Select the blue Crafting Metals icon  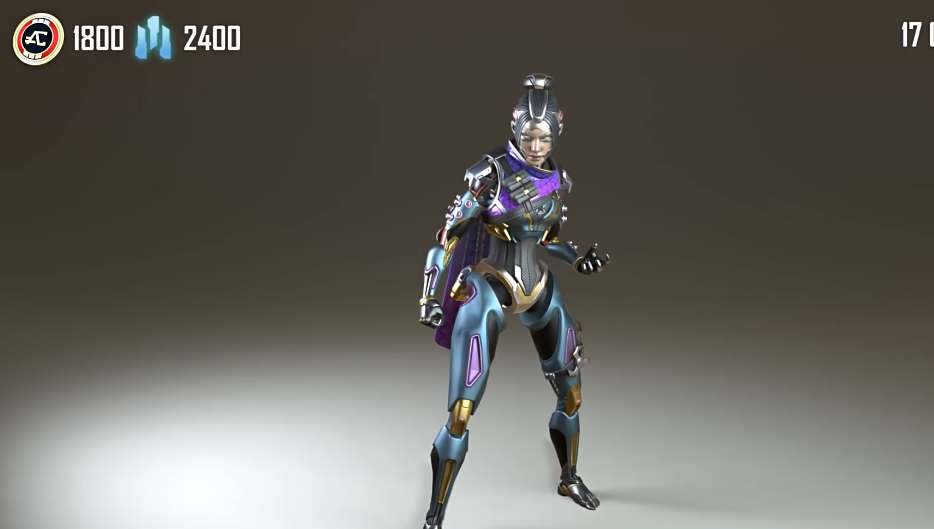pos(153,38)
